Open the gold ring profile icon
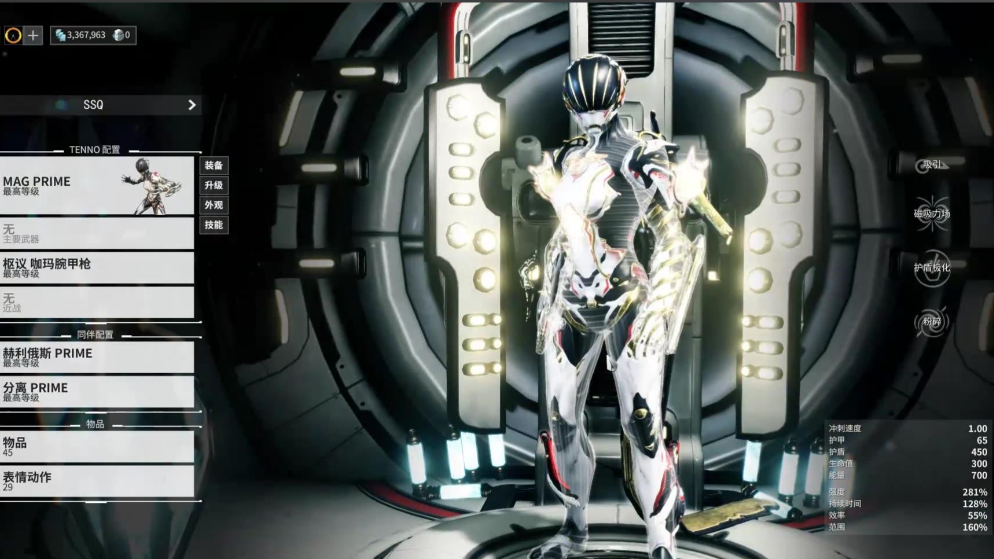Image resolution: width=994 pixels, height=559 pixels. click(x=13, y=35)
